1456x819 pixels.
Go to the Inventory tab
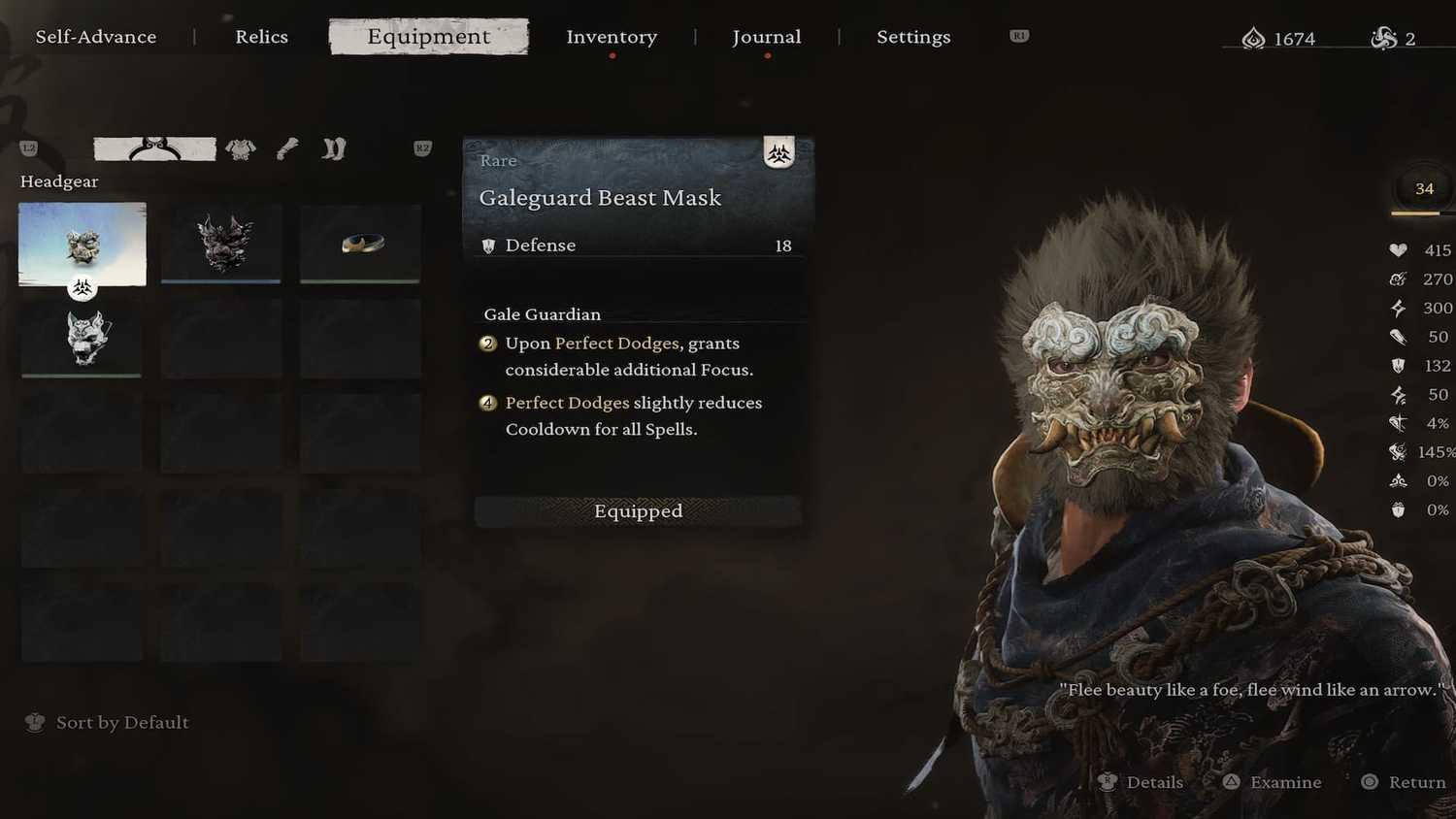pyautogui.click(x=612, y=37)
